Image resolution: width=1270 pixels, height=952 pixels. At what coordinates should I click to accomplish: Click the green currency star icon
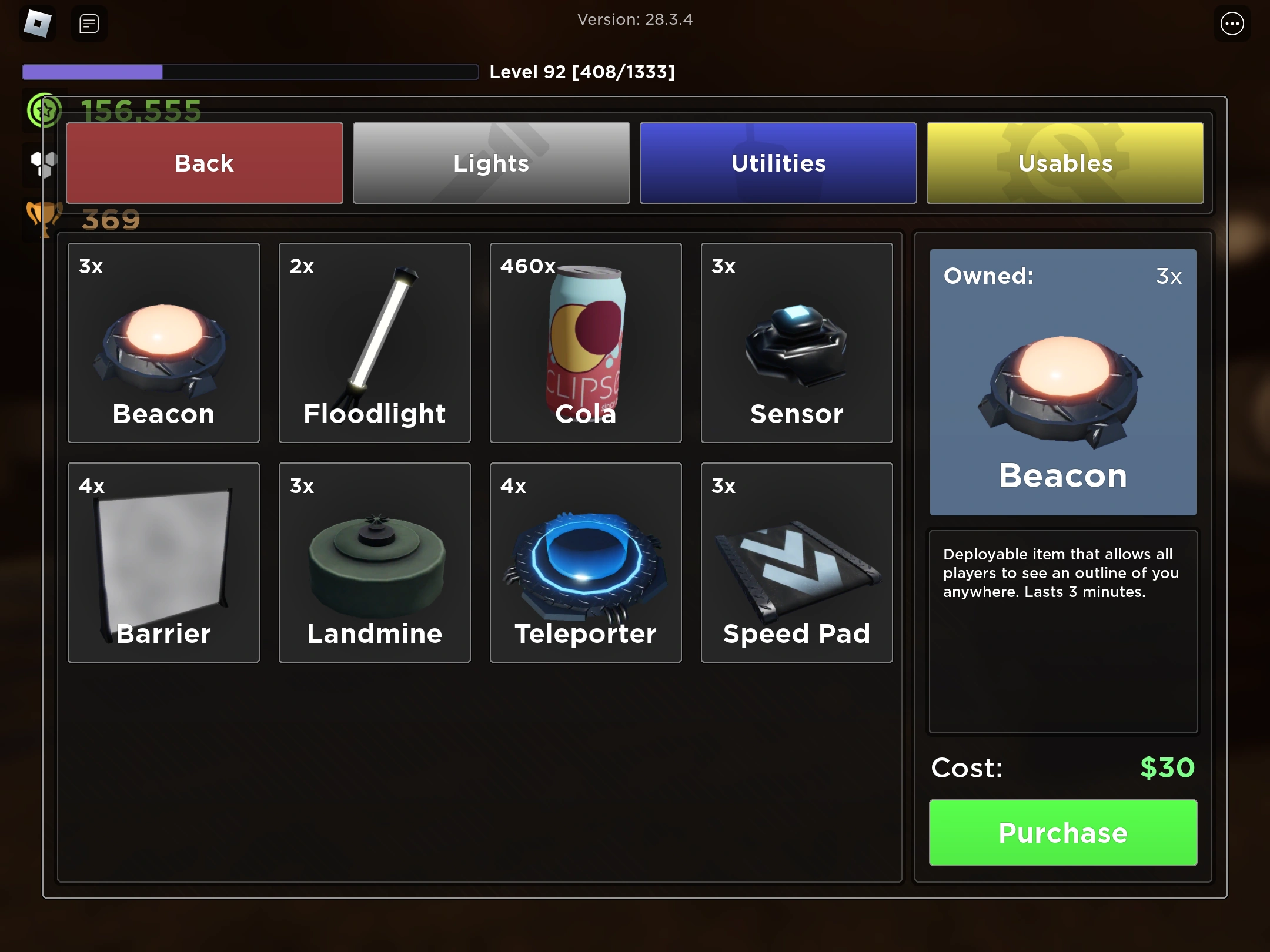point(44,109)
